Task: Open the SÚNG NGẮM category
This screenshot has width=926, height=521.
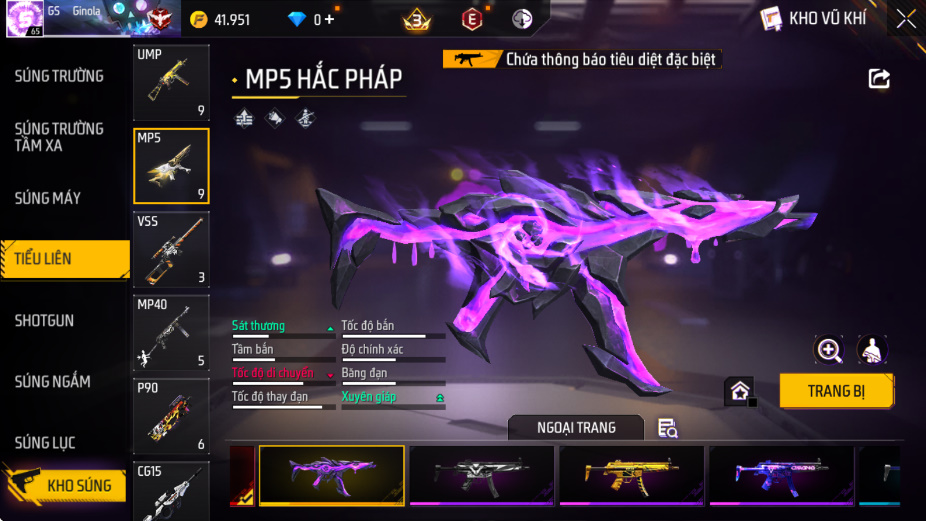Action: click(52, 382)
